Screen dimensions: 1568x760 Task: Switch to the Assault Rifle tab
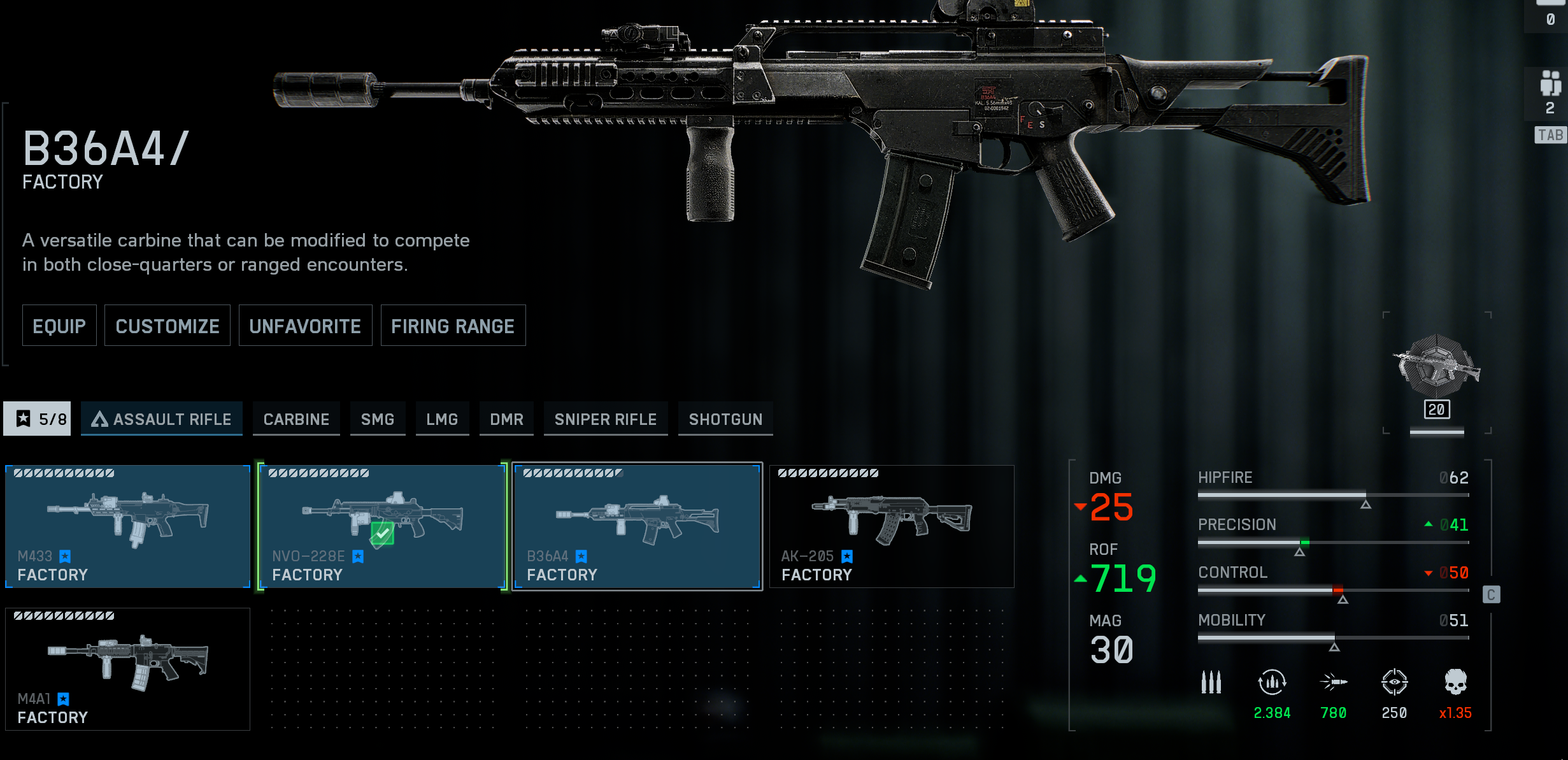(162, 419)
